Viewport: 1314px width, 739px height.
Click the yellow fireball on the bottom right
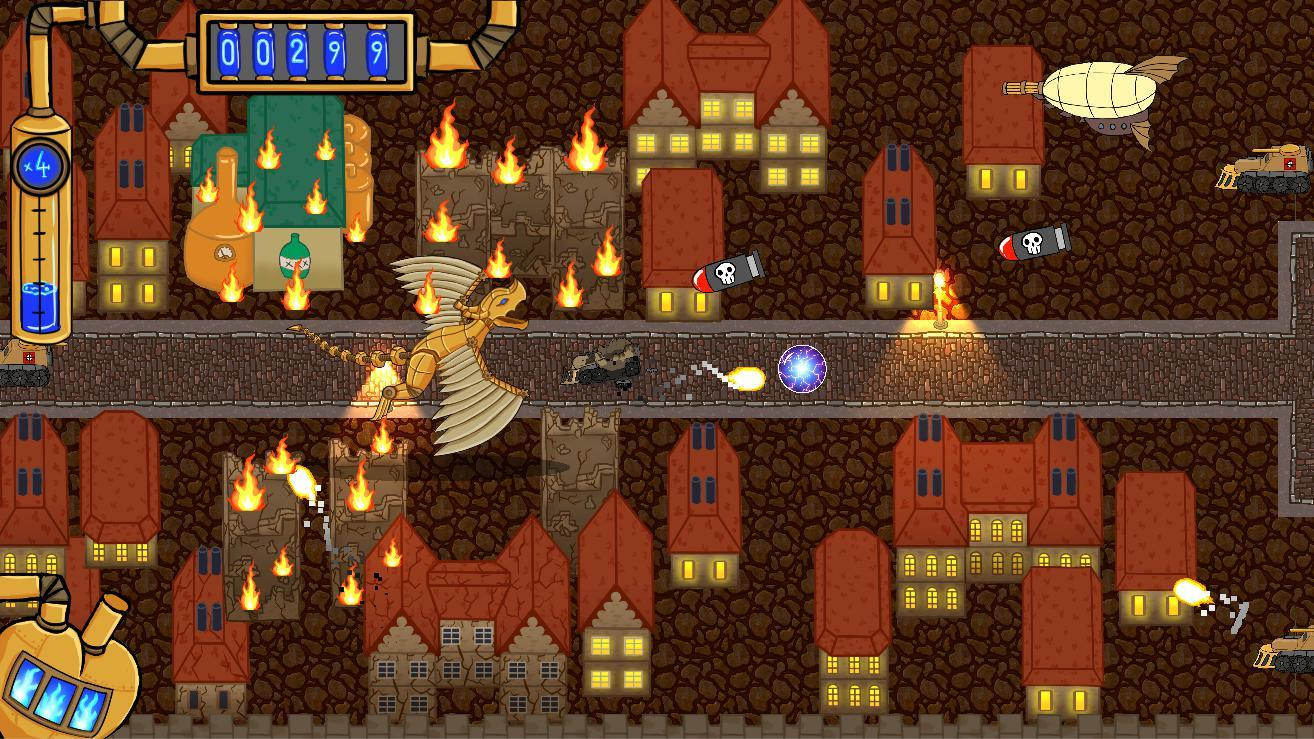point(1192,590)
